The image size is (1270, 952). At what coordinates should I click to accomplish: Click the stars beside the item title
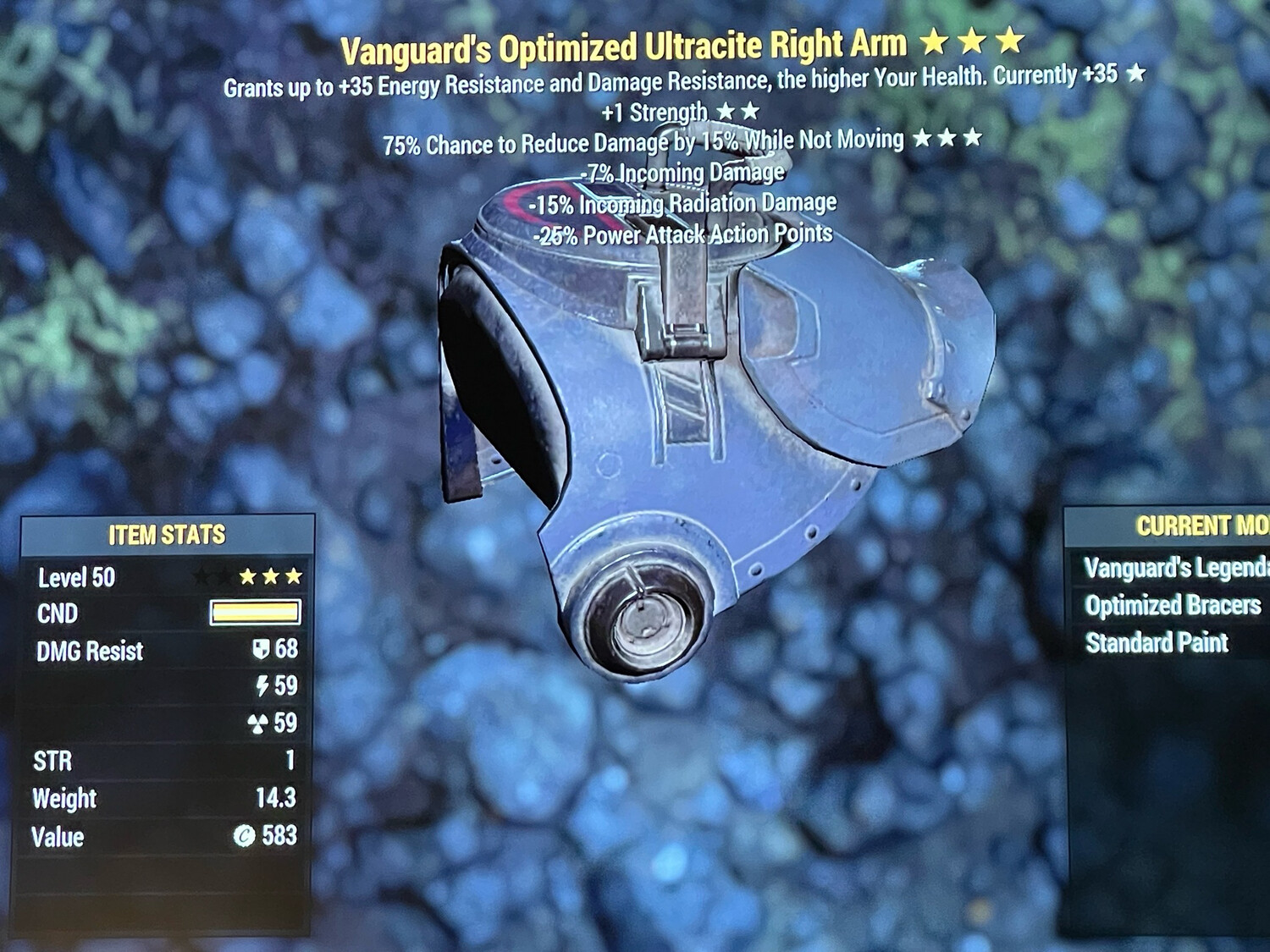tap(972, 42)
